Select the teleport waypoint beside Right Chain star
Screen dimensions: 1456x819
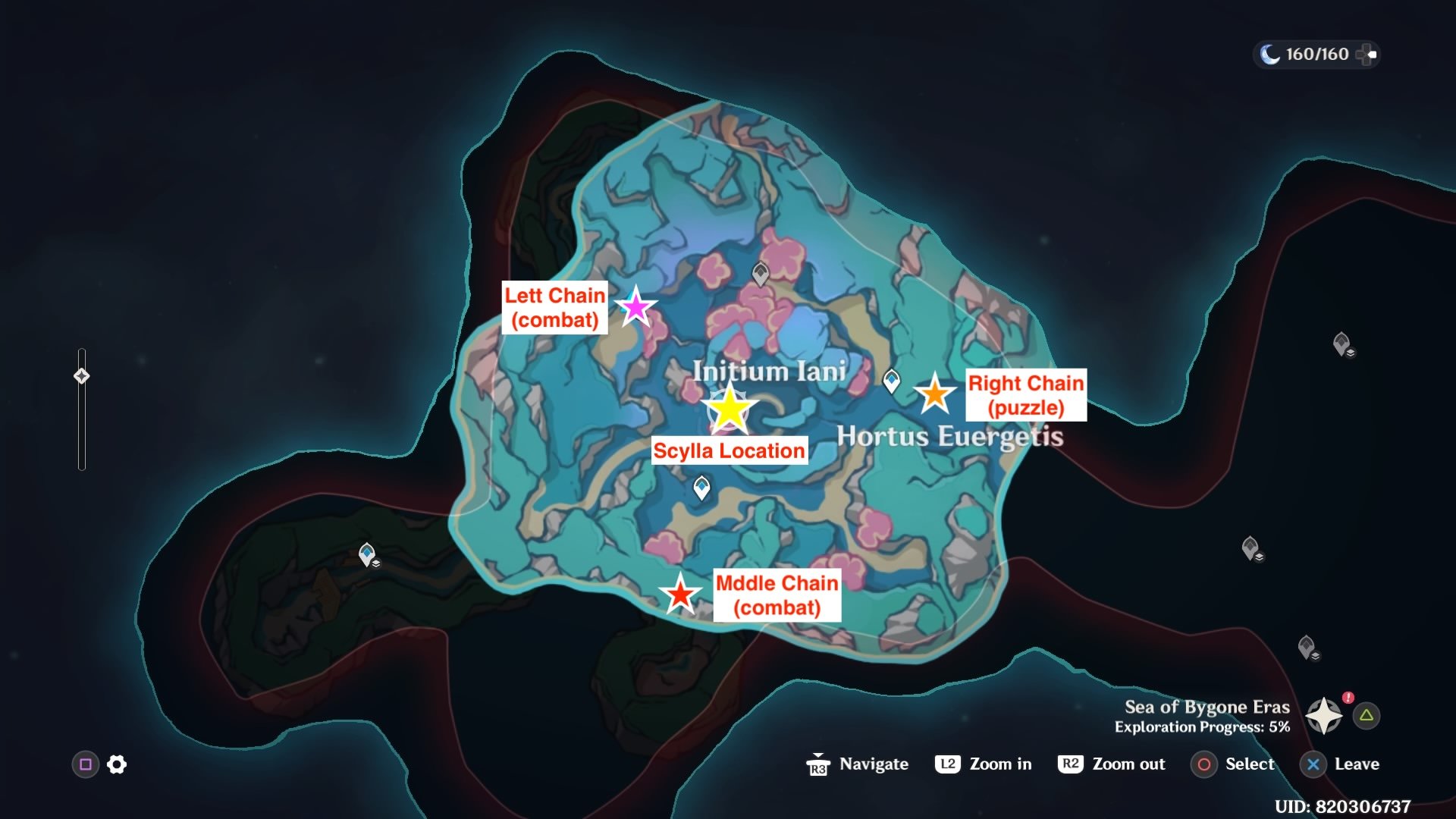coord(892,380)
